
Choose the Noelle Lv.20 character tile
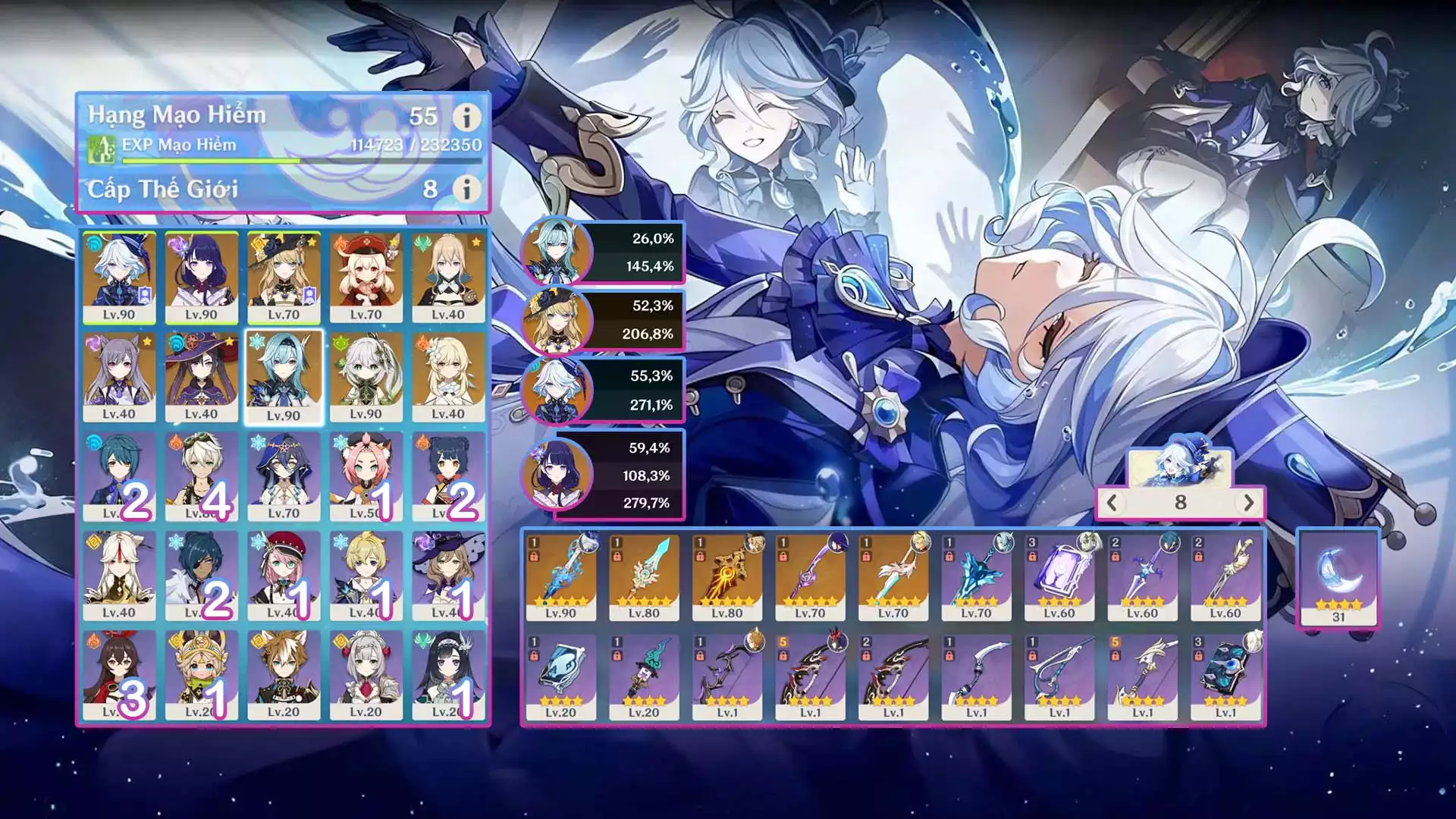366,675
